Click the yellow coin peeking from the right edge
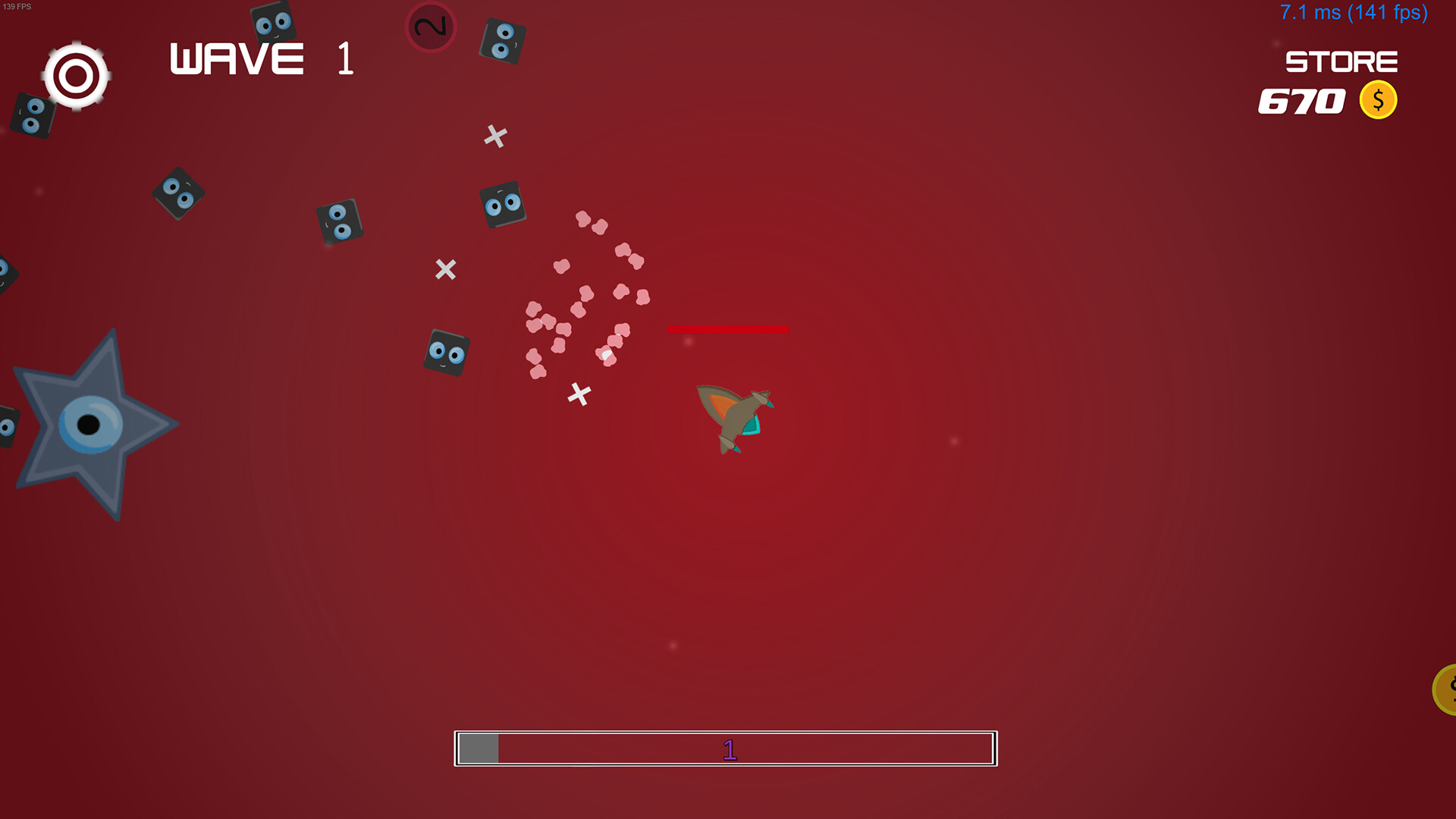 click(x=1447, y=690)
